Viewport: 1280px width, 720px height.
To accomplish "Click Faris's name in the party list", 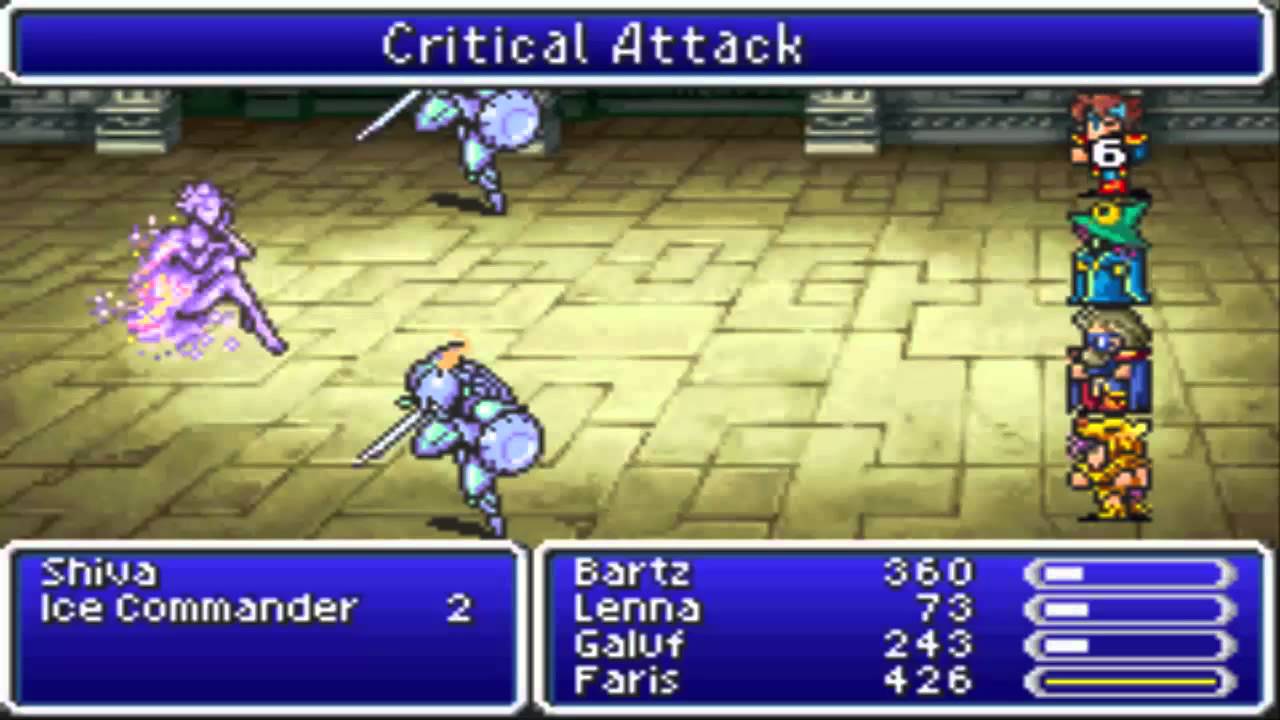I will 627,681.
